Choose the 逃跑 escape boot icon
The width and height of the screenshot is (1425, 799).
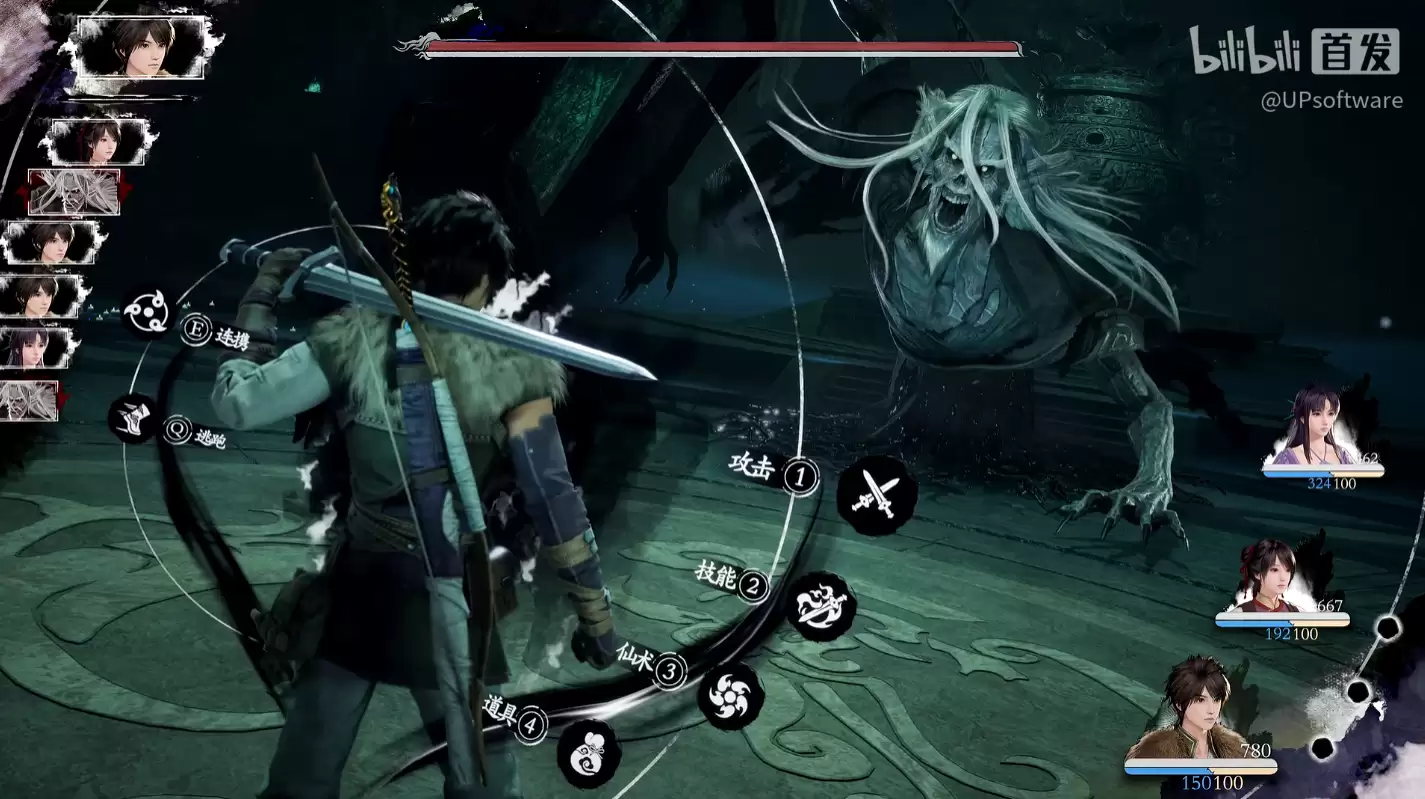[x=135, y=419]
